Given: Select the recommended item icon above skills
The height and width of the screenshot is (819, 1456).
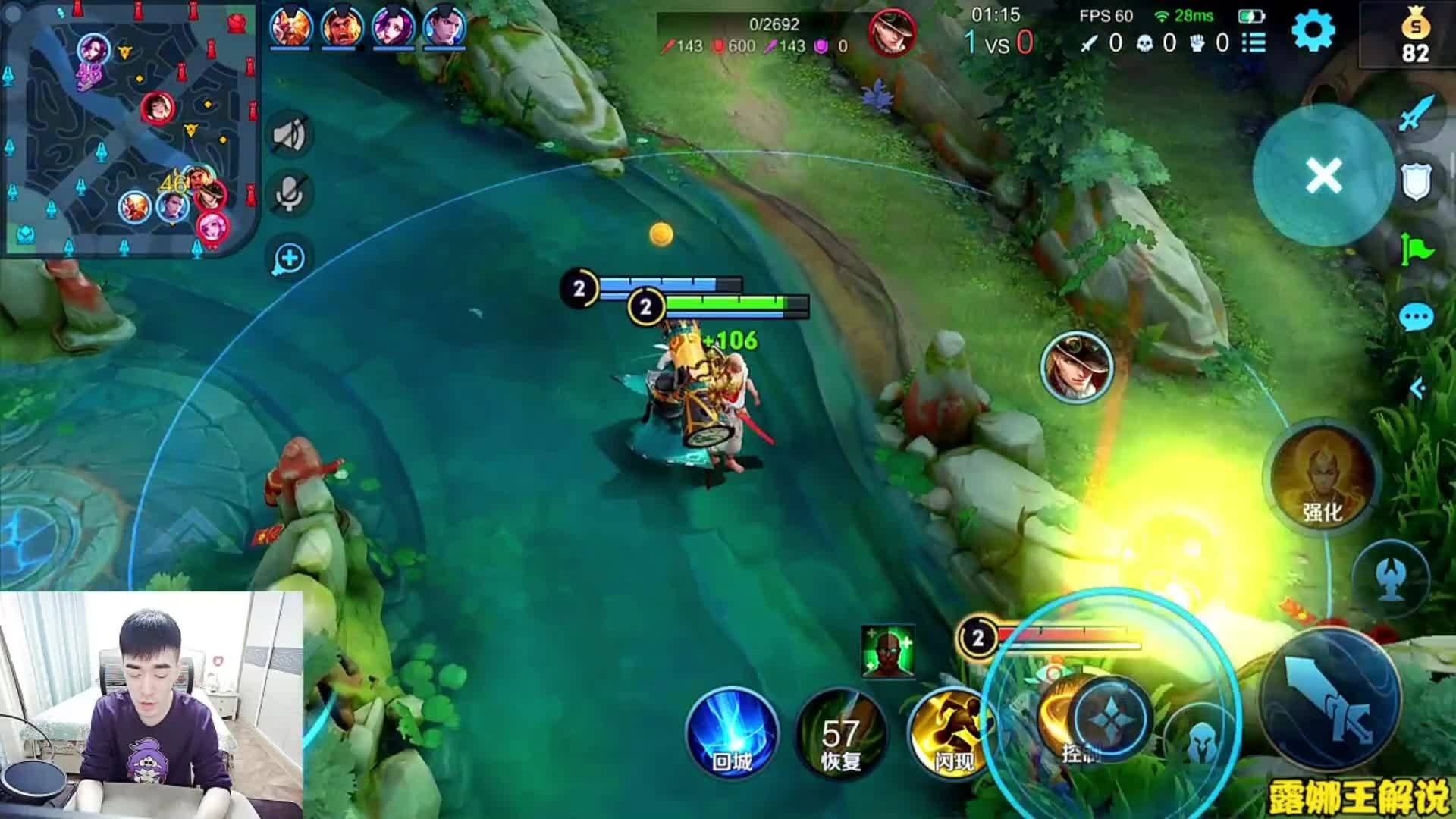Looking at the screenshot, I should [888, 651].
